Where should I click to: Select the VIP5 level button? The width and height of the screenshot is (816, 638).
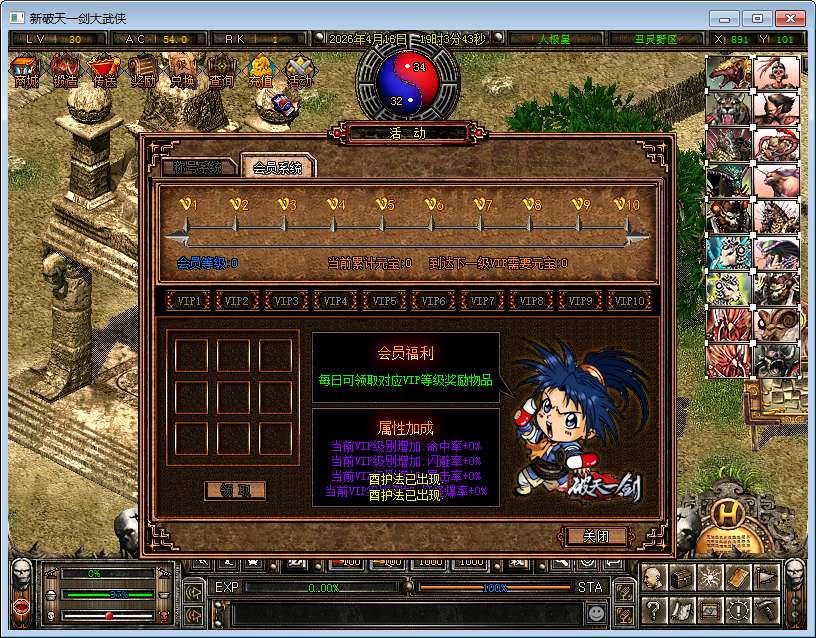tap(385, 300)
